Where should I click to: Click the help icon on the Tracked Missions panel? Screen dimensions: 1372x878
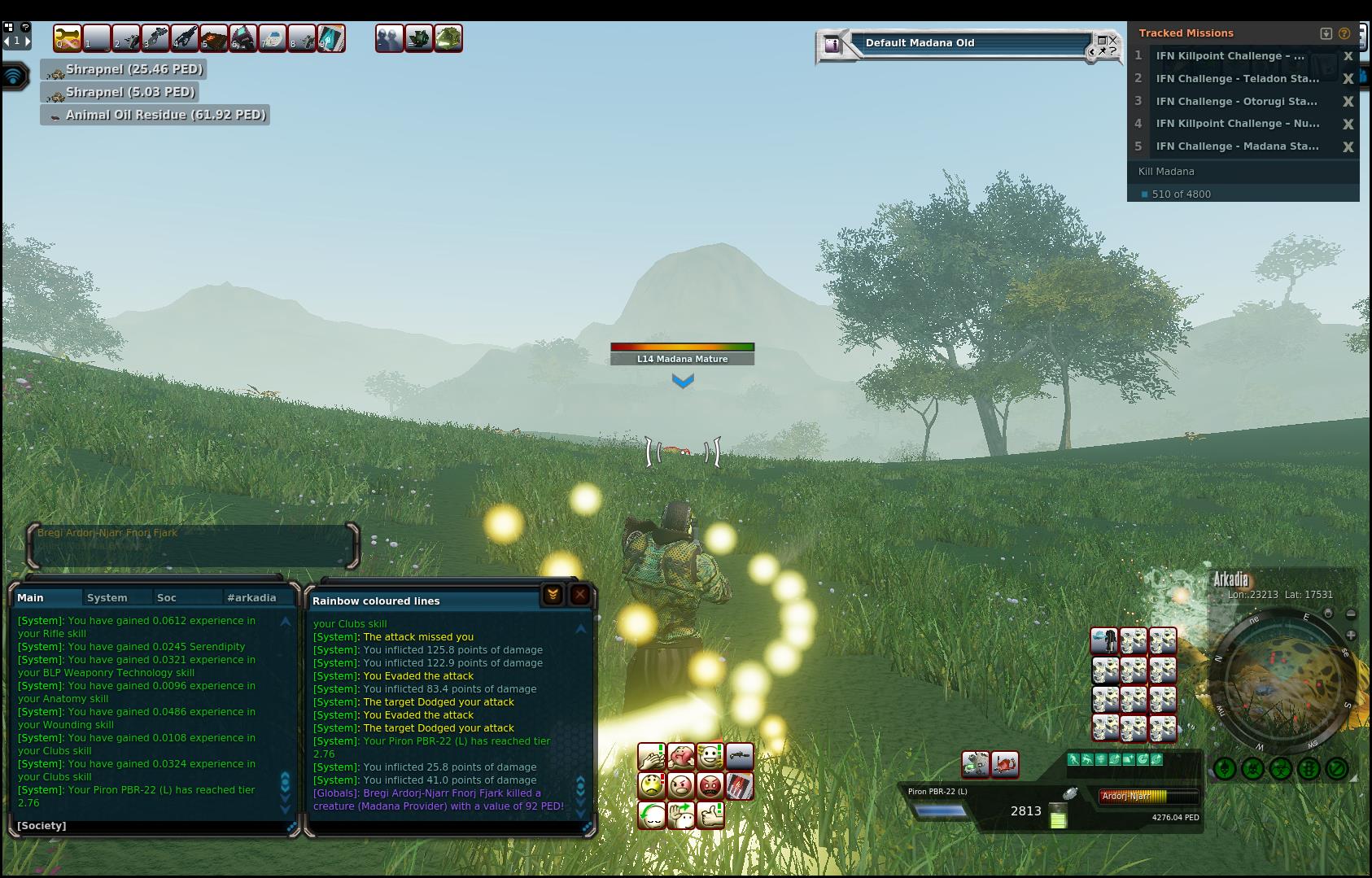(1344, 33)
